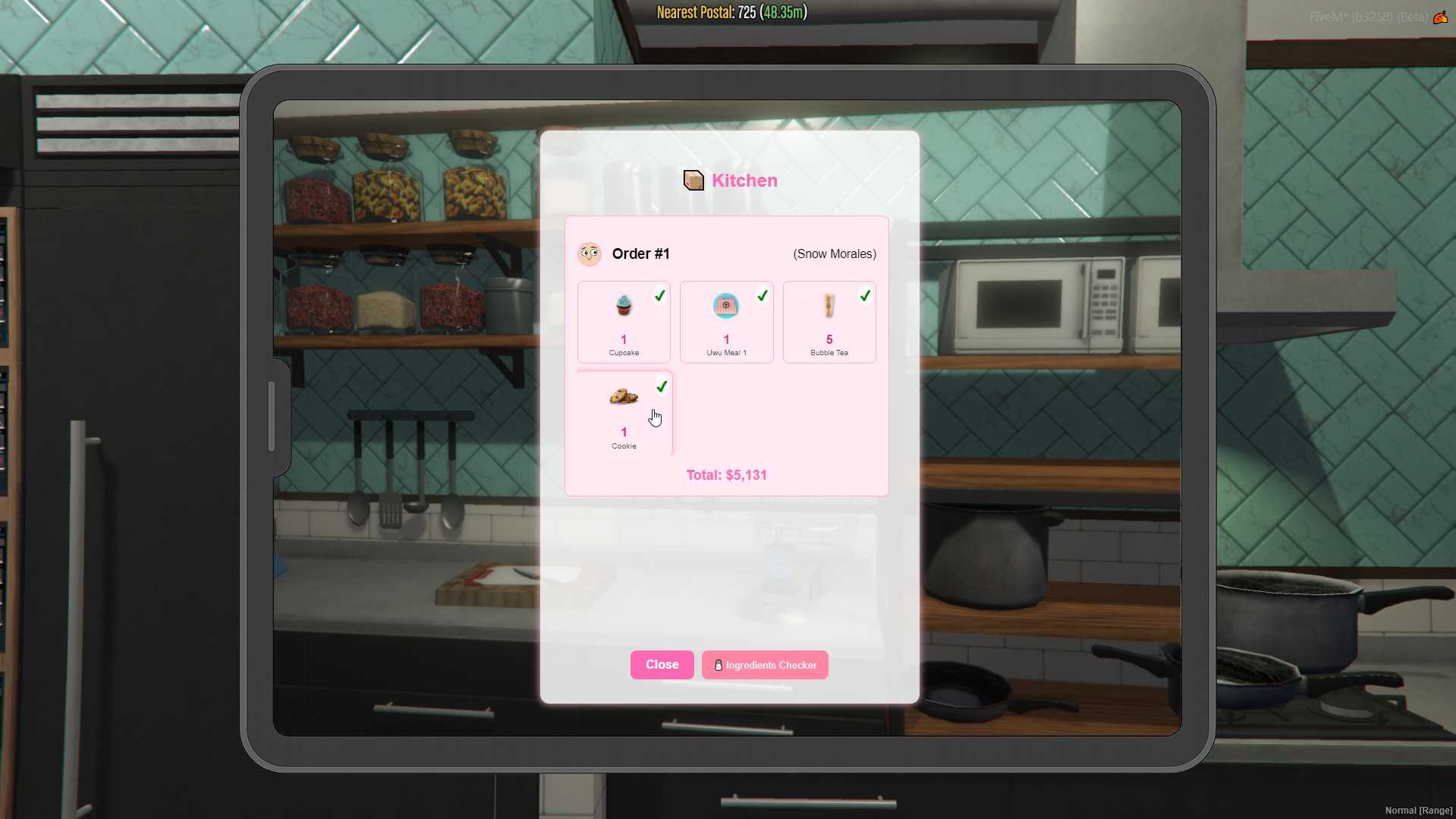
Task: Uncheck the Uwu Meal 1 completion mark
Action: point(763,296)
